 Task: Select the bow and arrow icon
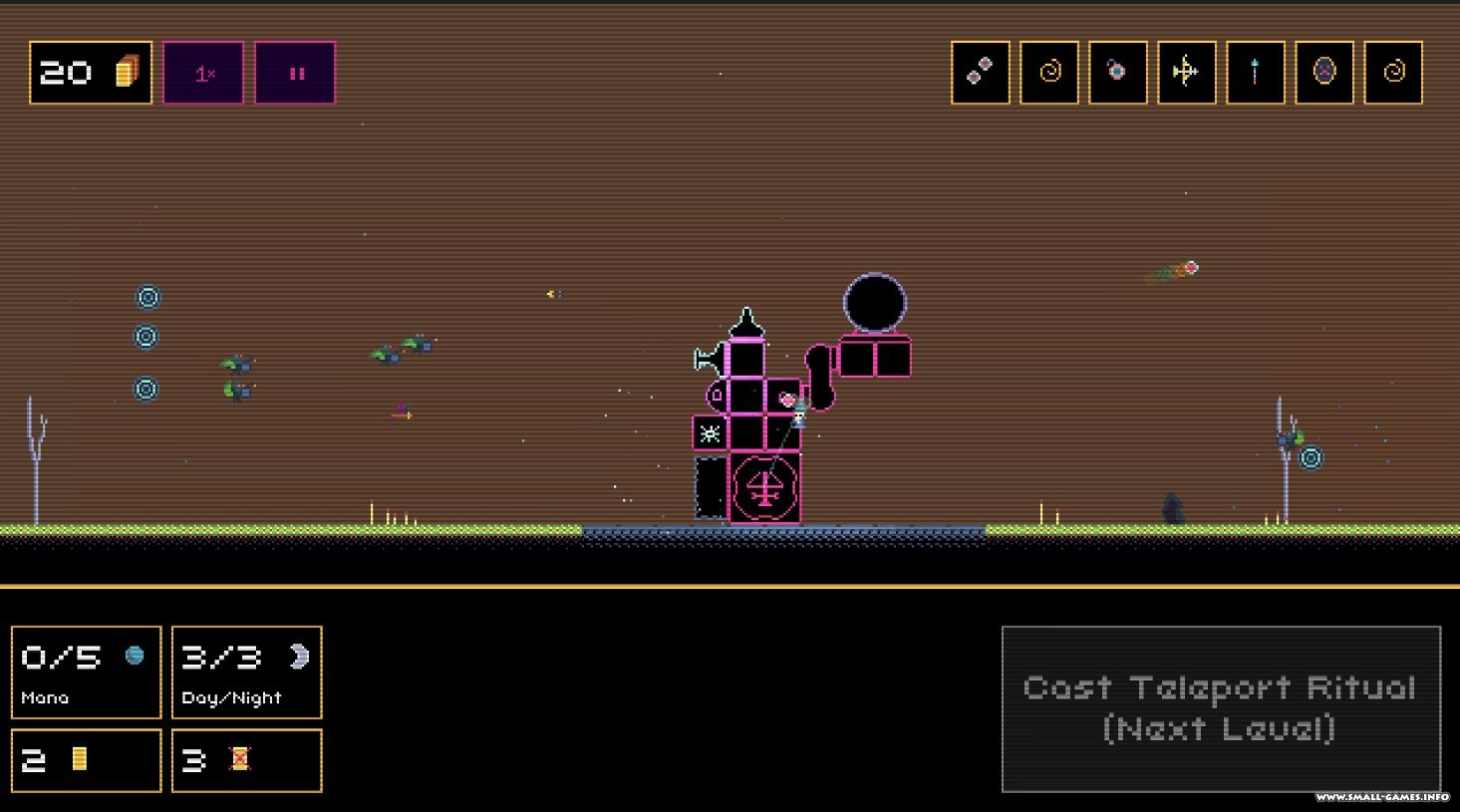point(1187,72)
